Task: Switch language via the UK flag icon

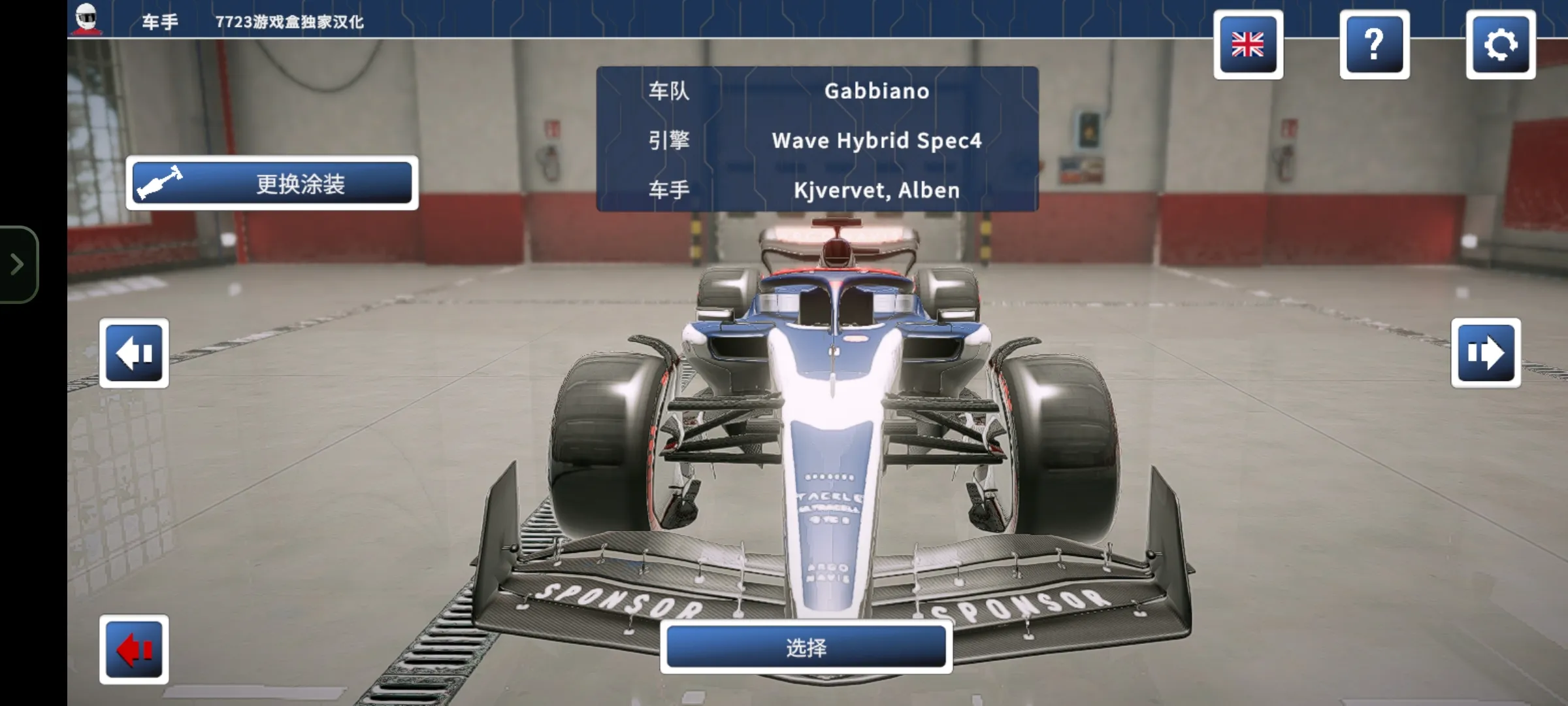Action: pyautogui.click(x=1249, y=44)
